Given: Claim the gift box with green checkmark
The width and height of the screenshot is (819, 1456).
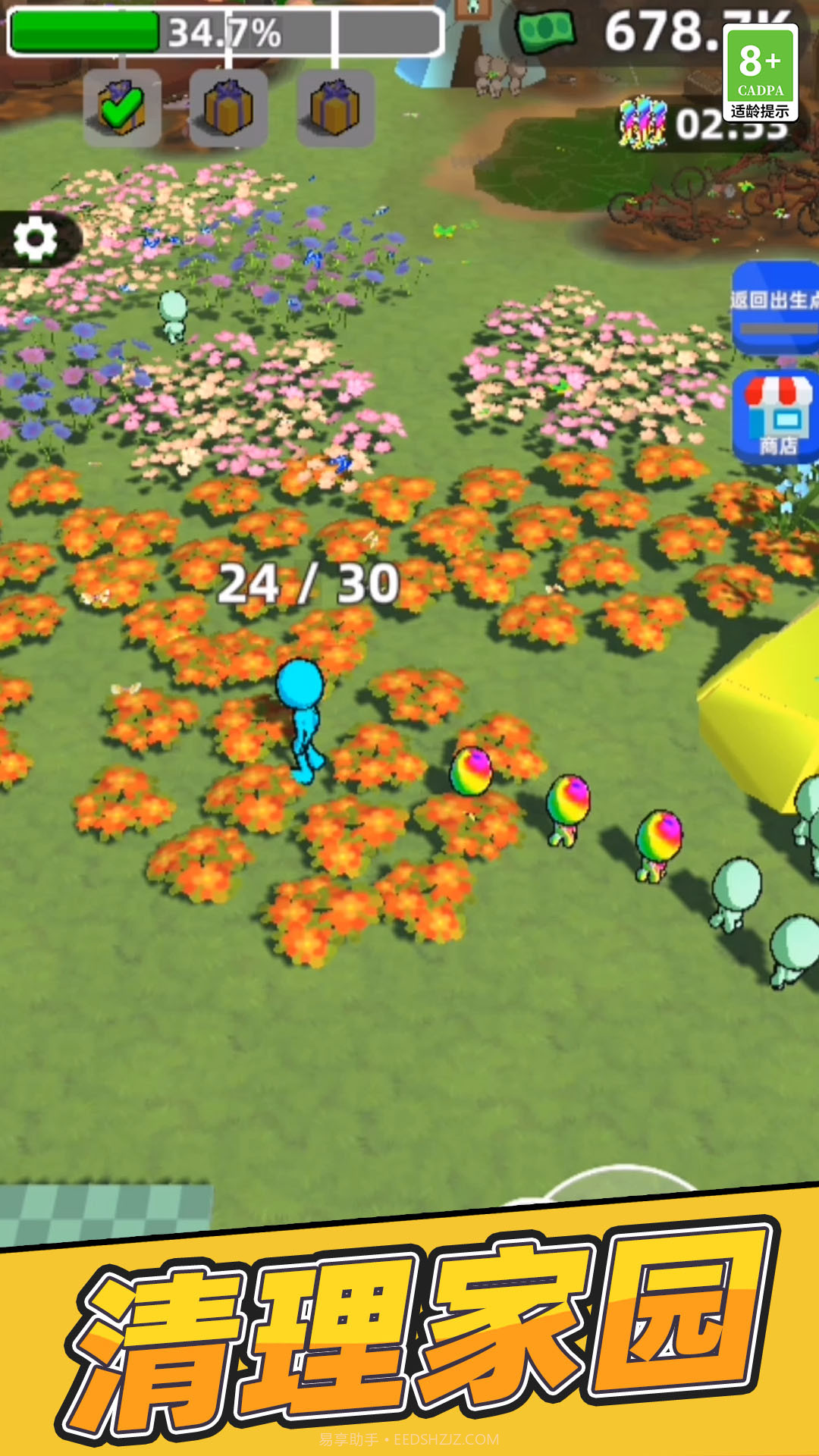Looking at the screenshot, I should (x=121, y=108).
